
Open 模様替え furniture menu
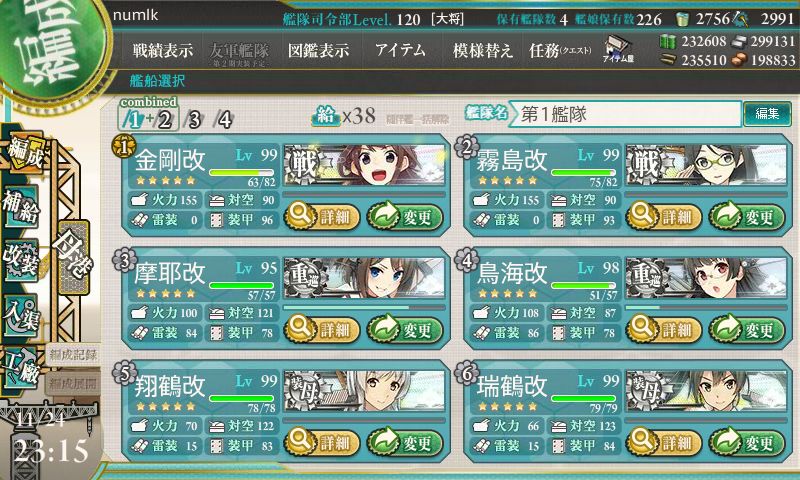pyautogui.click(x=483, y=50)
